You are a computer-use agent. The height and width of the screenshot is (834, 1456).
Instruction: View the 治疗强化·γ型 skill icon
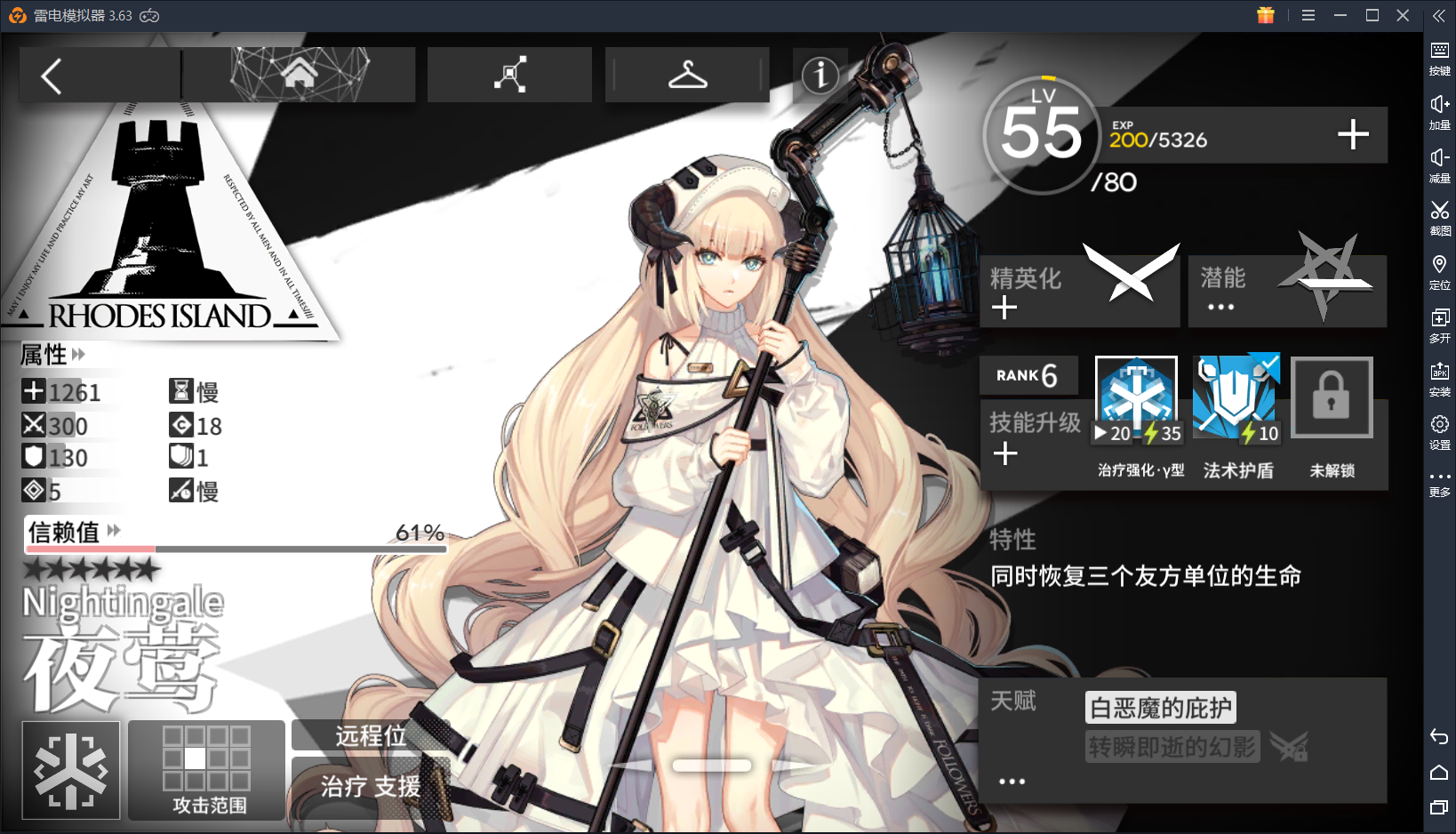pyautogui.click(x=1135, y=396)
